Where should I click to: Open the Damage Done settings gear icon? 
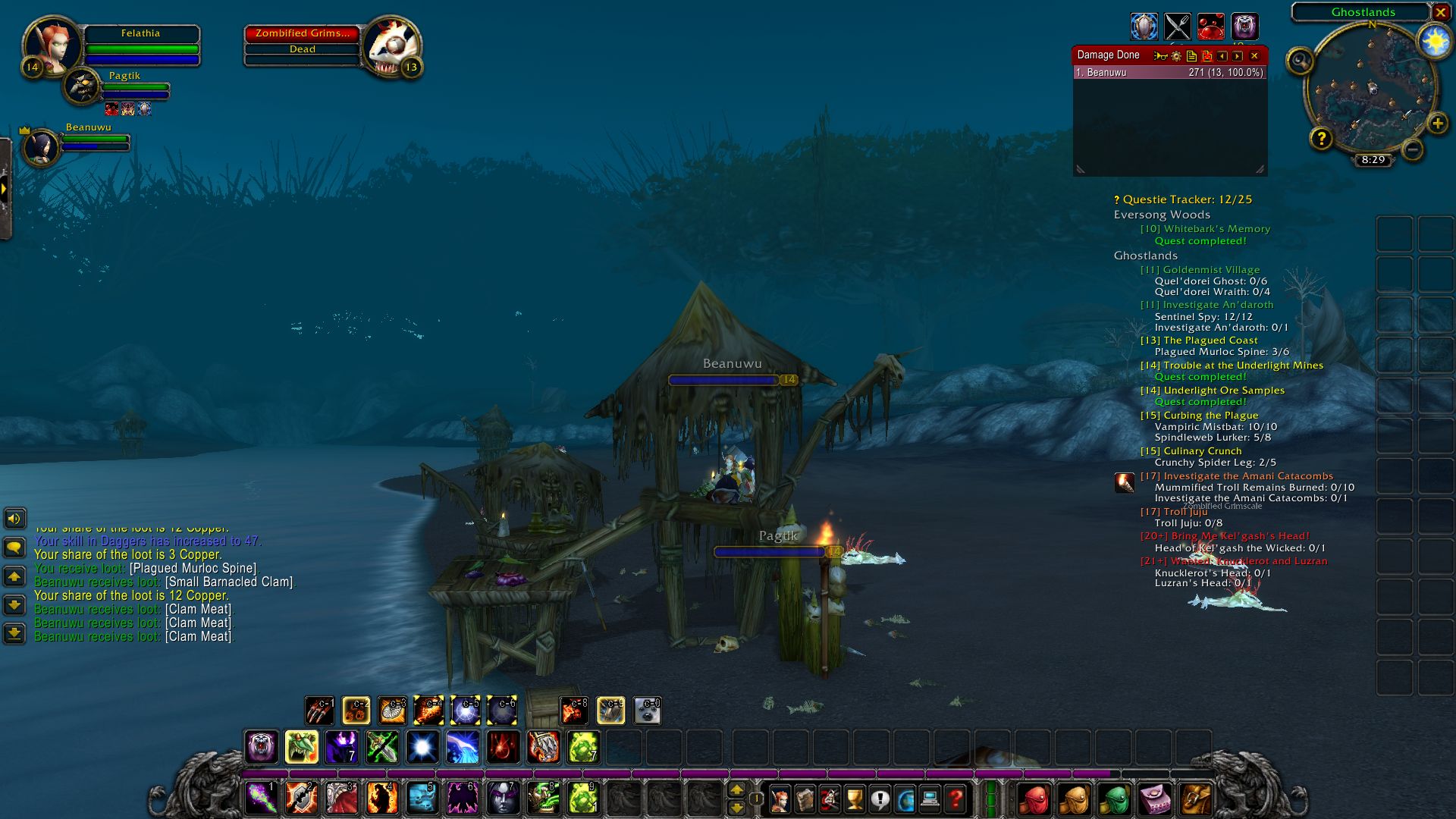(x=1176, y=56)
